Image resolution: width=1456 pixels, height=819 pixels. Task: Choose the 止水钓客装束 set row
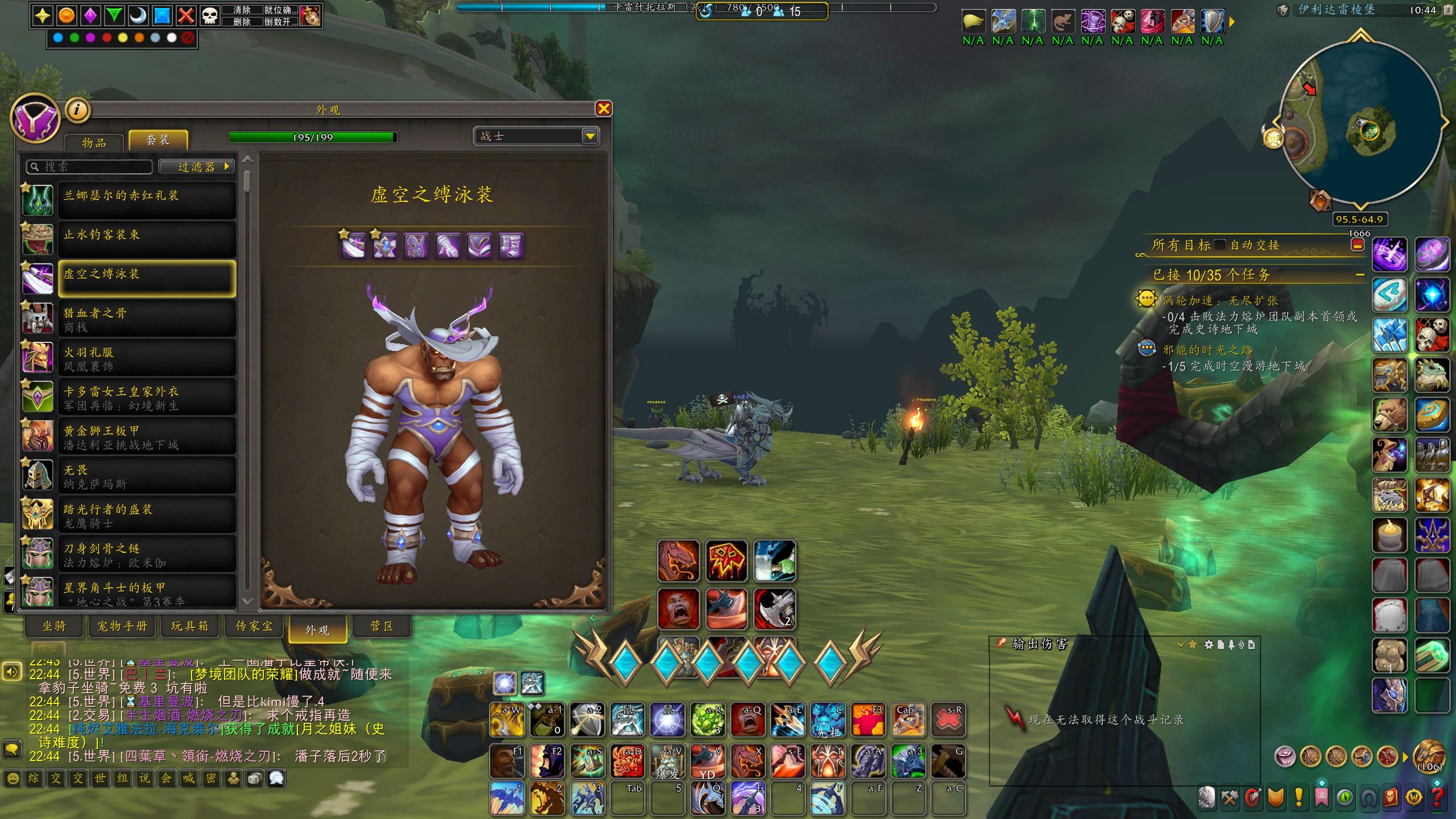pos(147,239)
